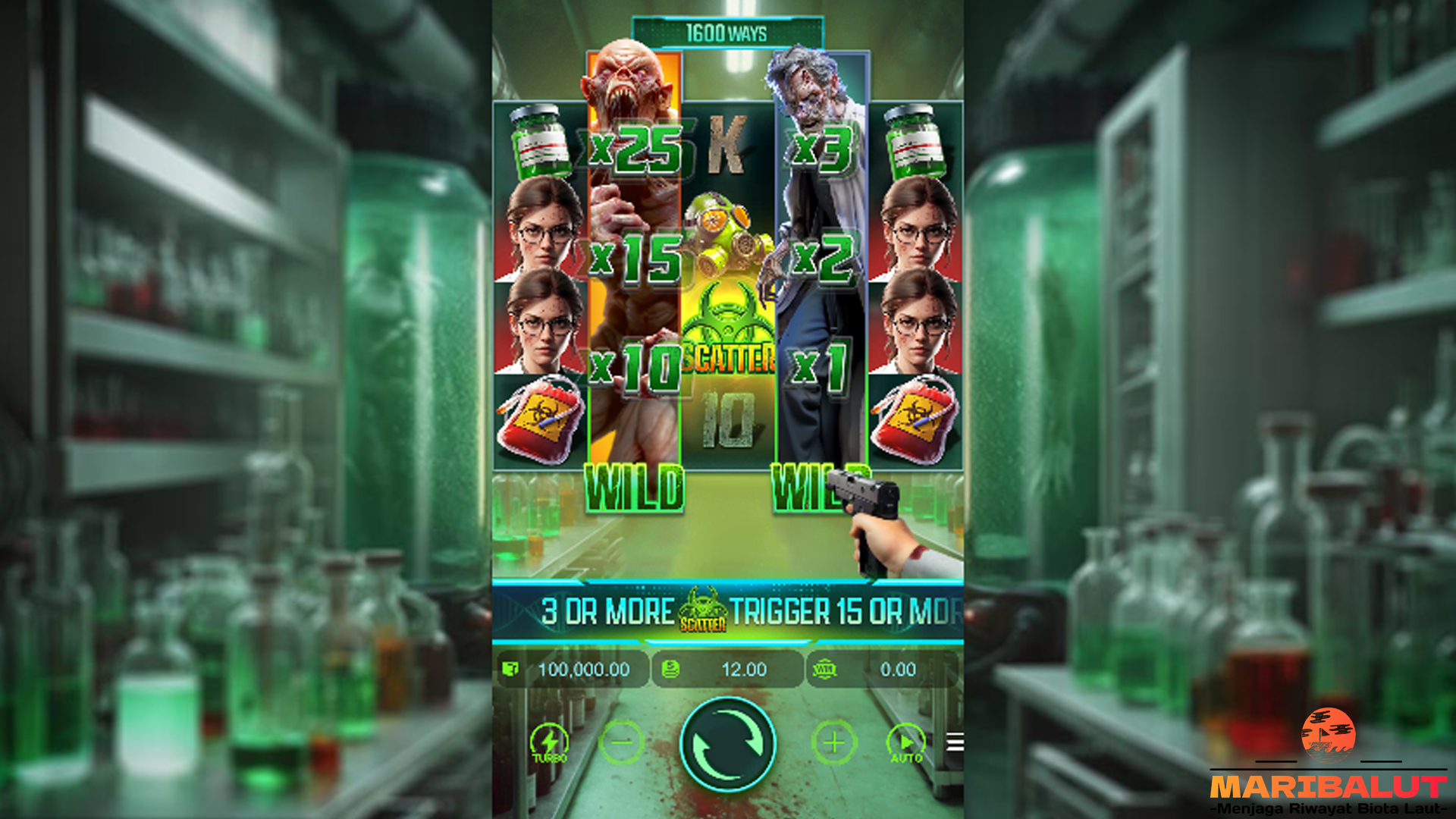Open the balance display showing 100,000.00
1456x819 pixels.
584,670
